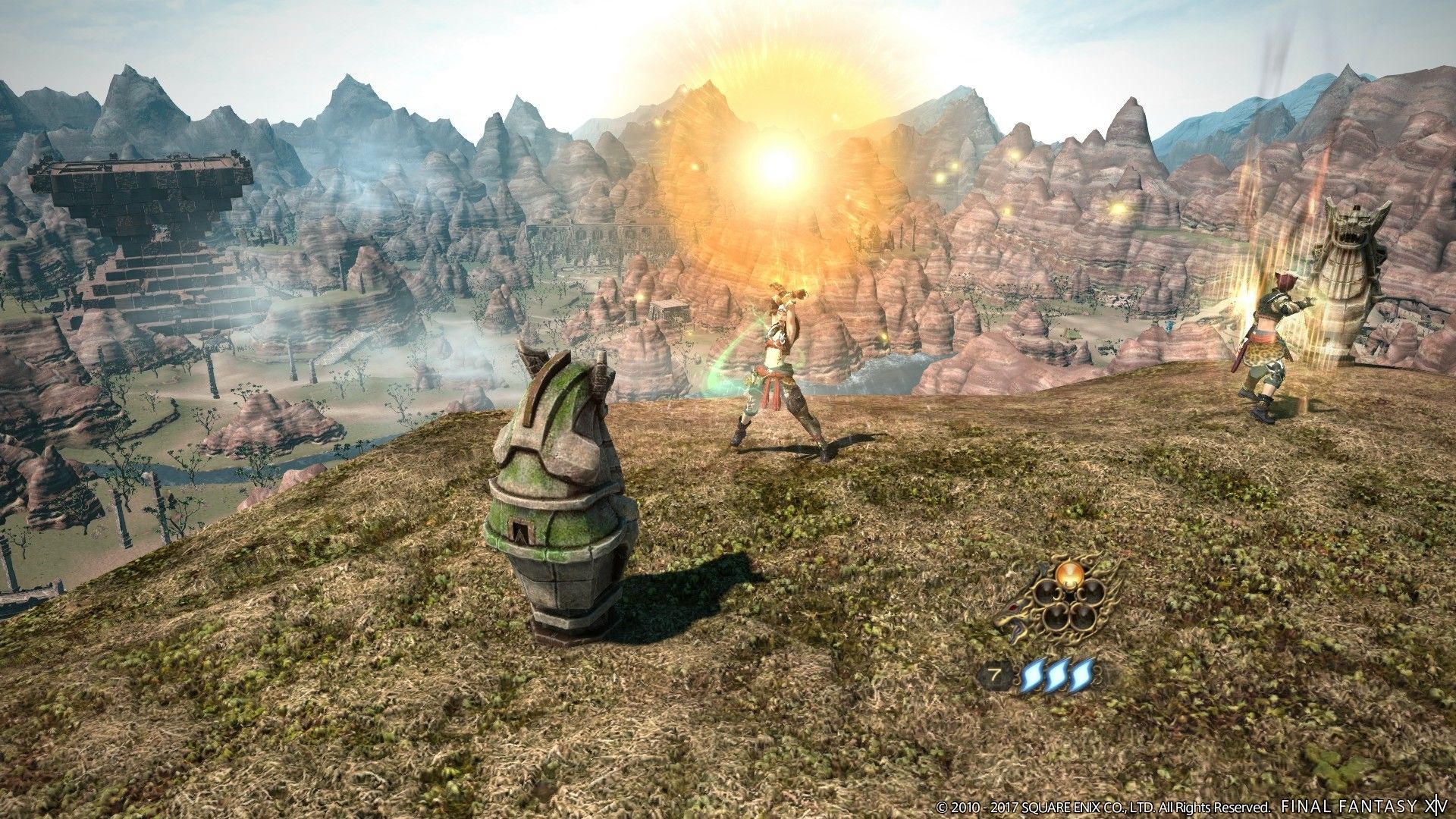The width and height of the screenshot is (1456, 819).
Task: Click the bottom-right chakra orb of the gauge
Action: [1082, 617]
